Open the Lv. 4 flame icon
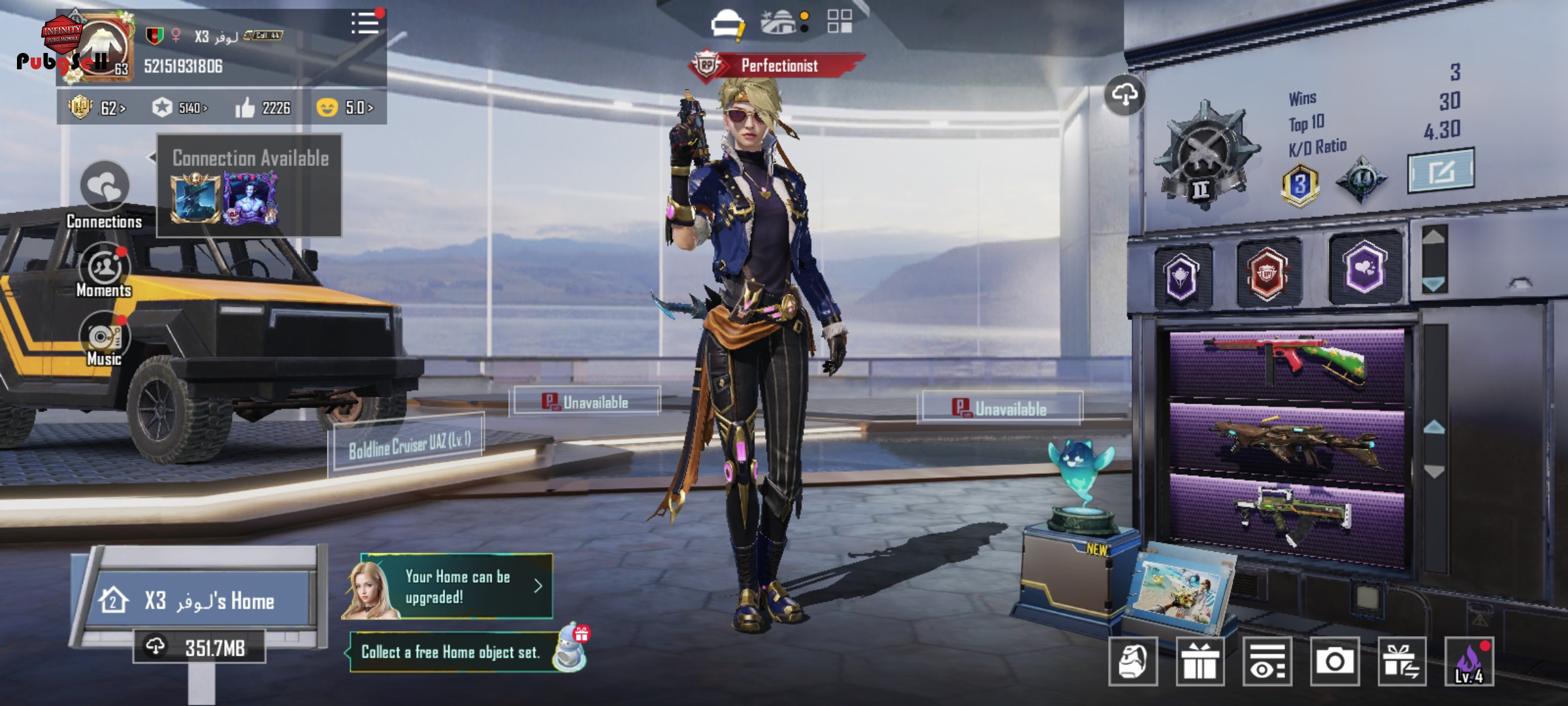This screenshot has height=706, width=1568. 1469,662
